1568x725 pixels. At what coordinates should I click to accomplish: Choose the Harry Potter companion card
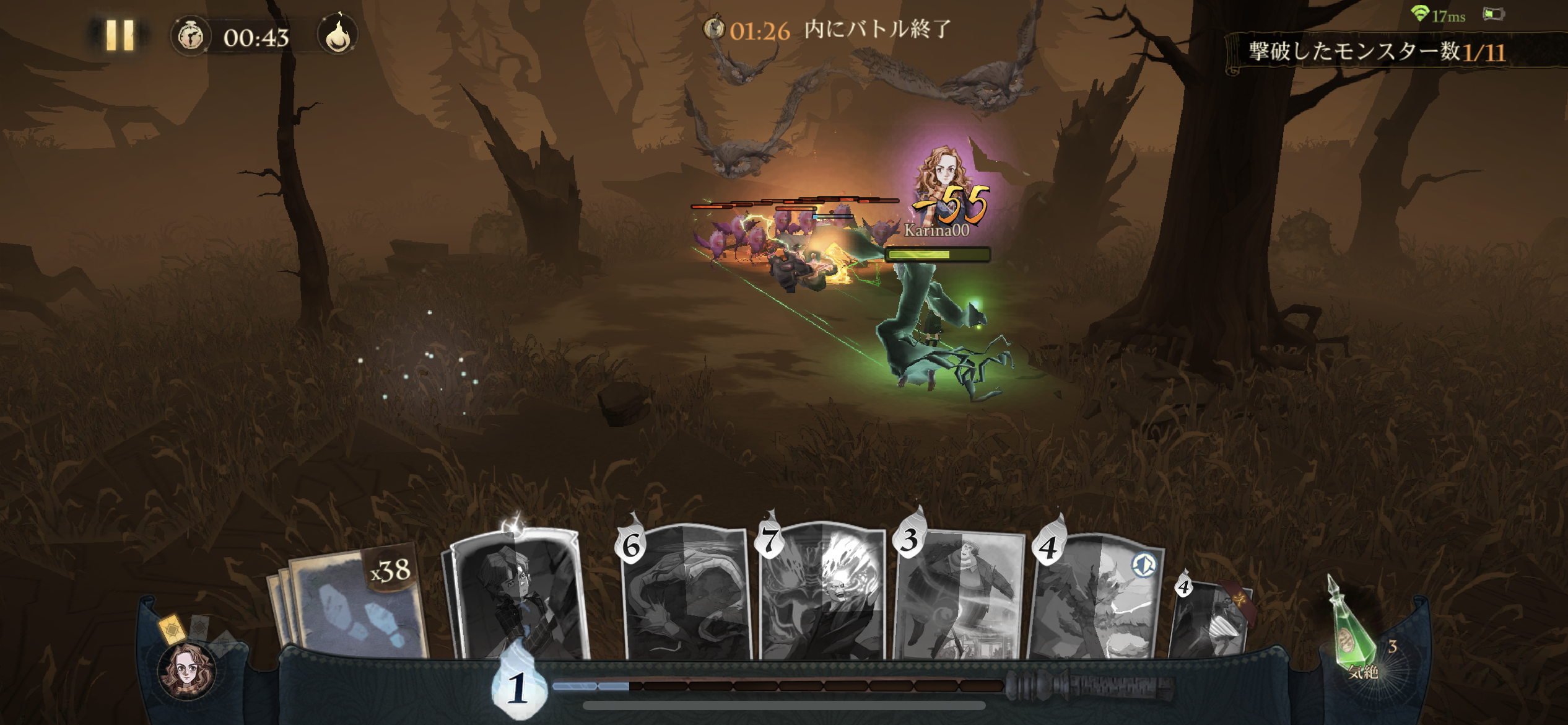(x=518, y=595)
